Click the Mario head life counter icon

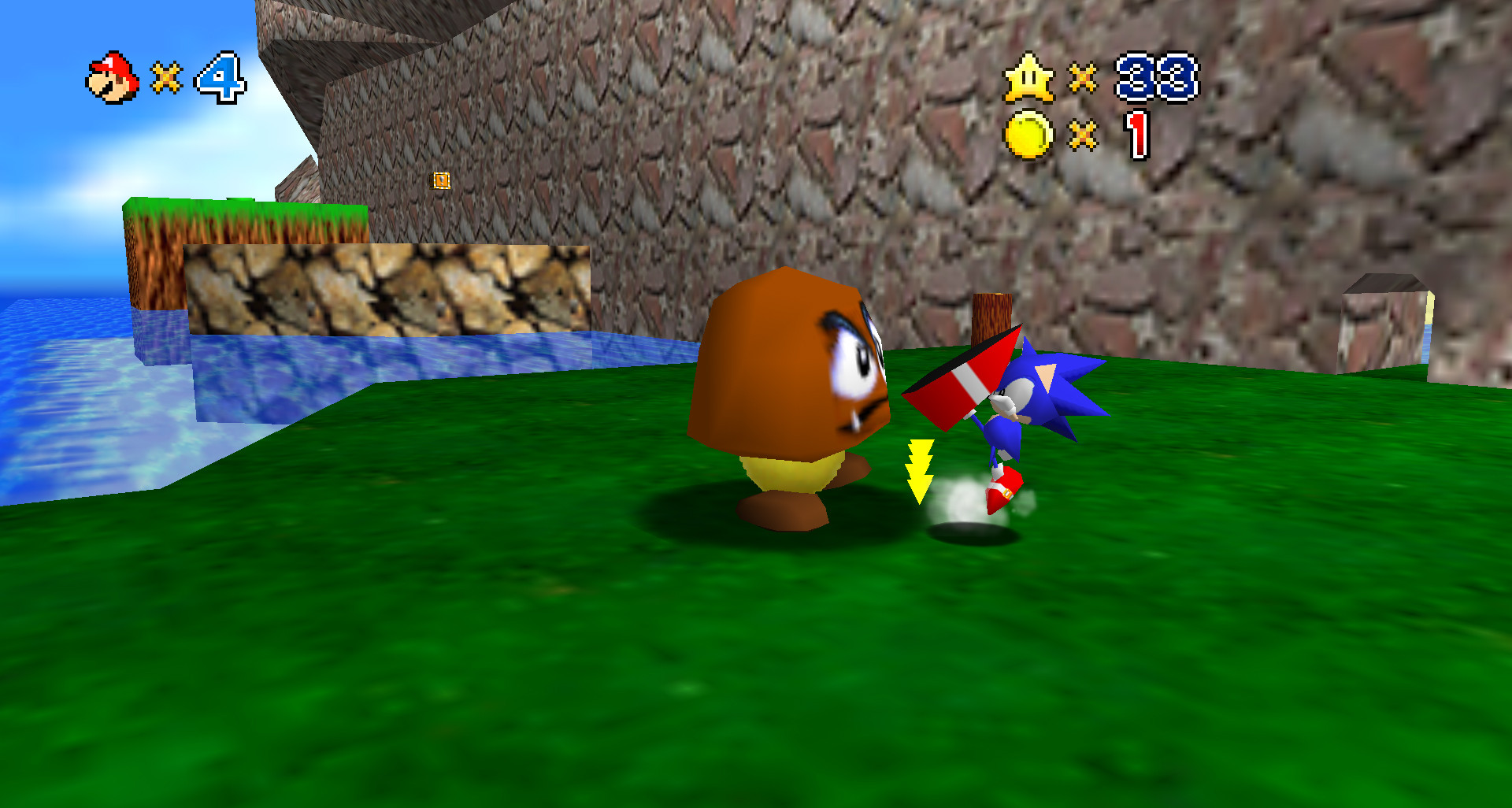[110, 76]
